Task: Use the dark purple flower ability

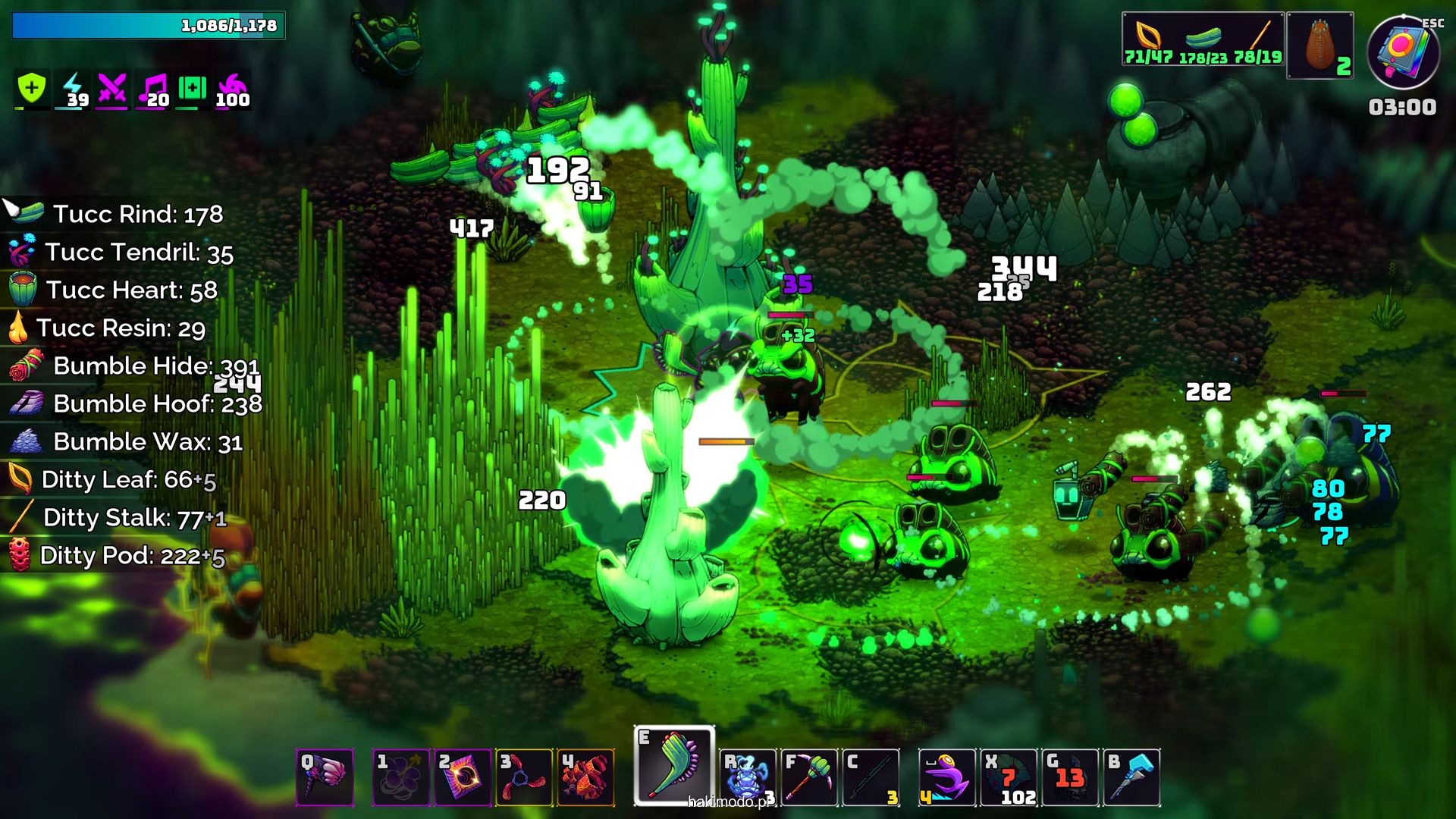Action: [401, 777]
